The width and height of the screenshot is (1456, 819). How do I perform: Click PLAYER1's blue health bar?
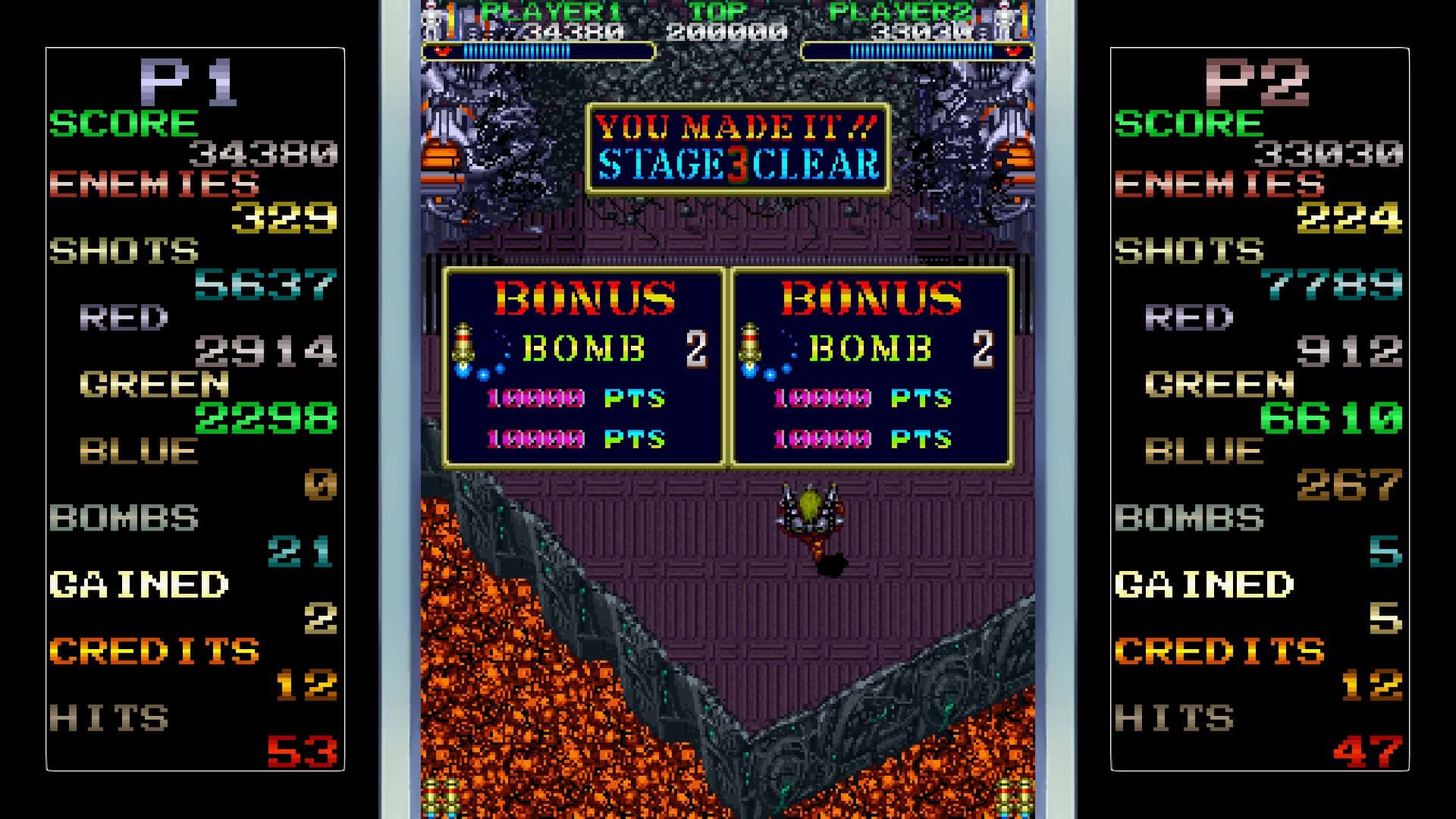coord(516,51)
